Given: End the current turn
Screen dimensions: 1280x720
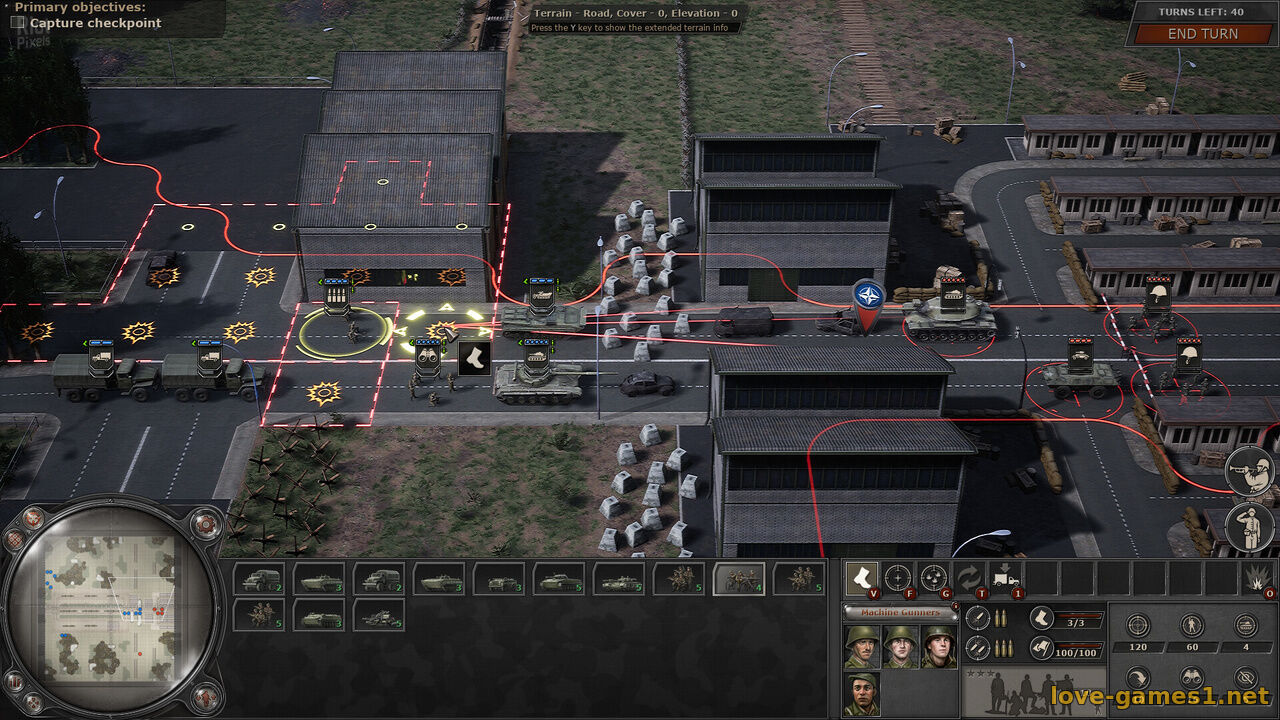Looking at the screenshot, I should coord(1202,33).
